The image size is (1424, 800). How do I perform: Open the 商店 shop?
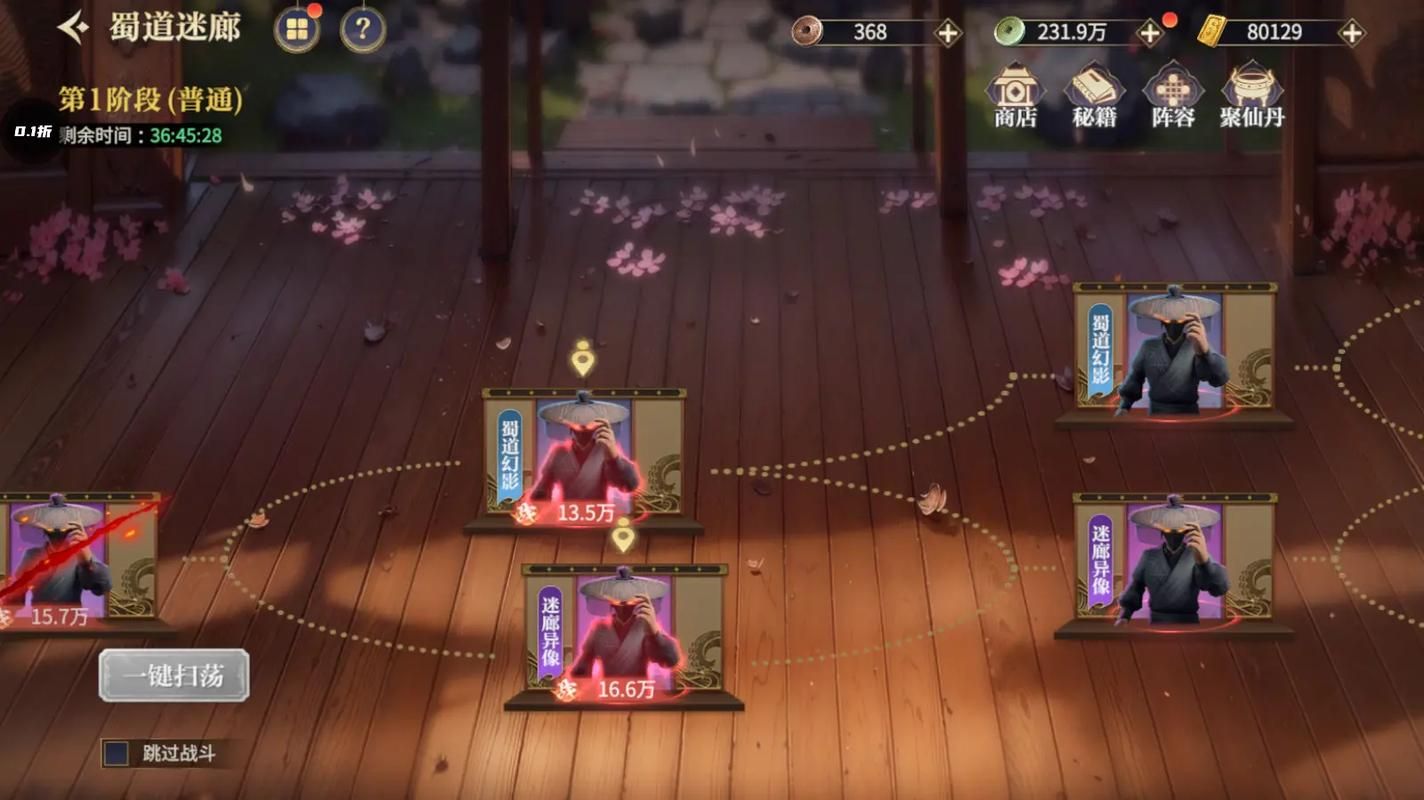pos(1015,96)
